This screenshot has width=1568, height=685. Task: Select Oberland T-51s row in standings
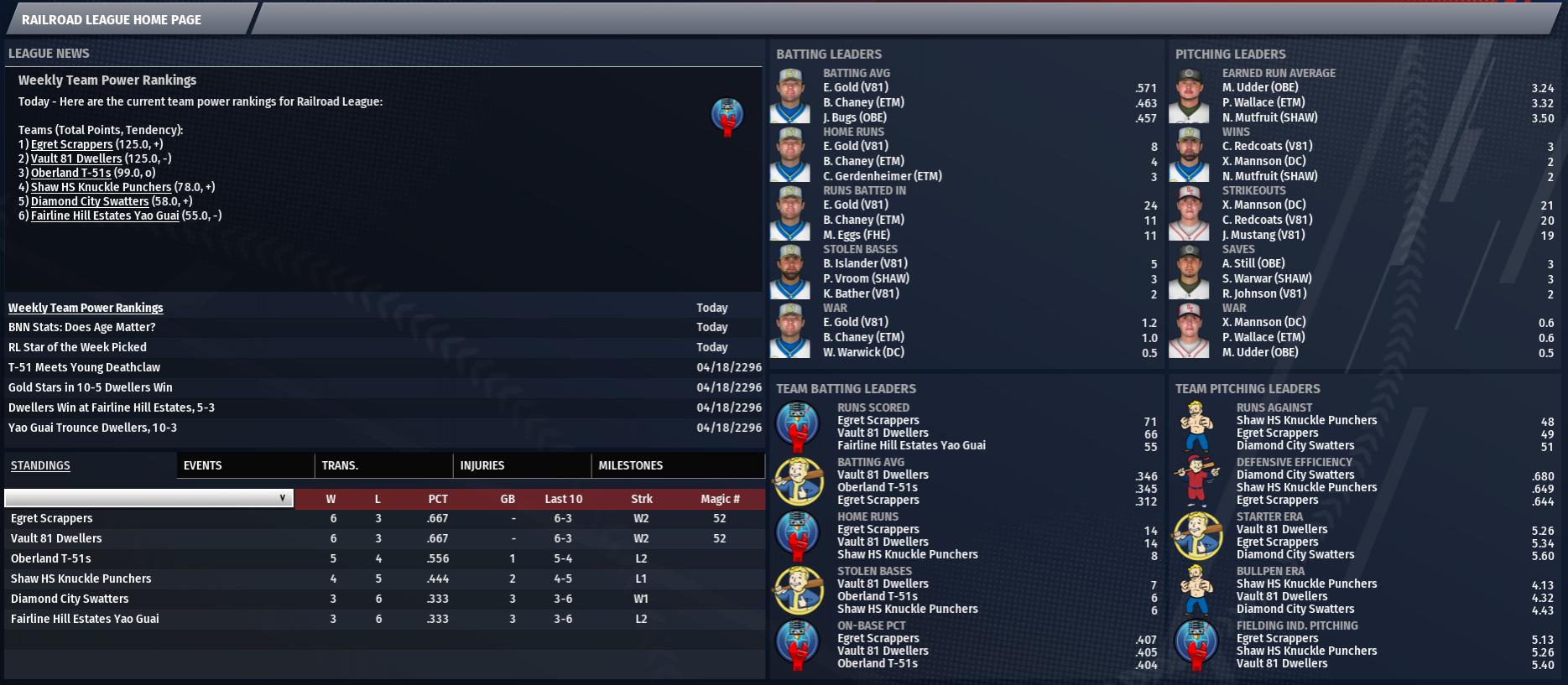pos(51,558)
